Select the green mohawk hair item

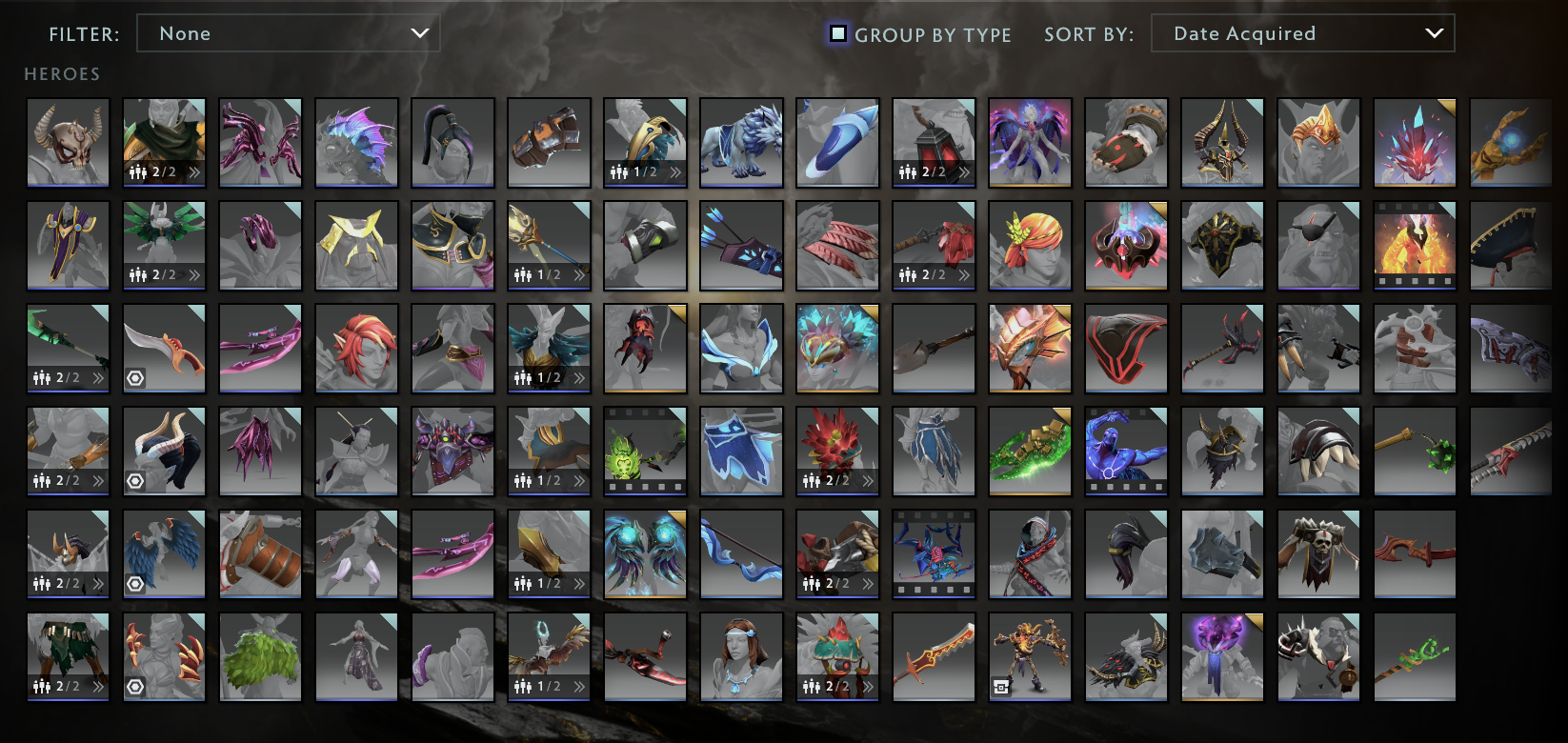(259, 655)
